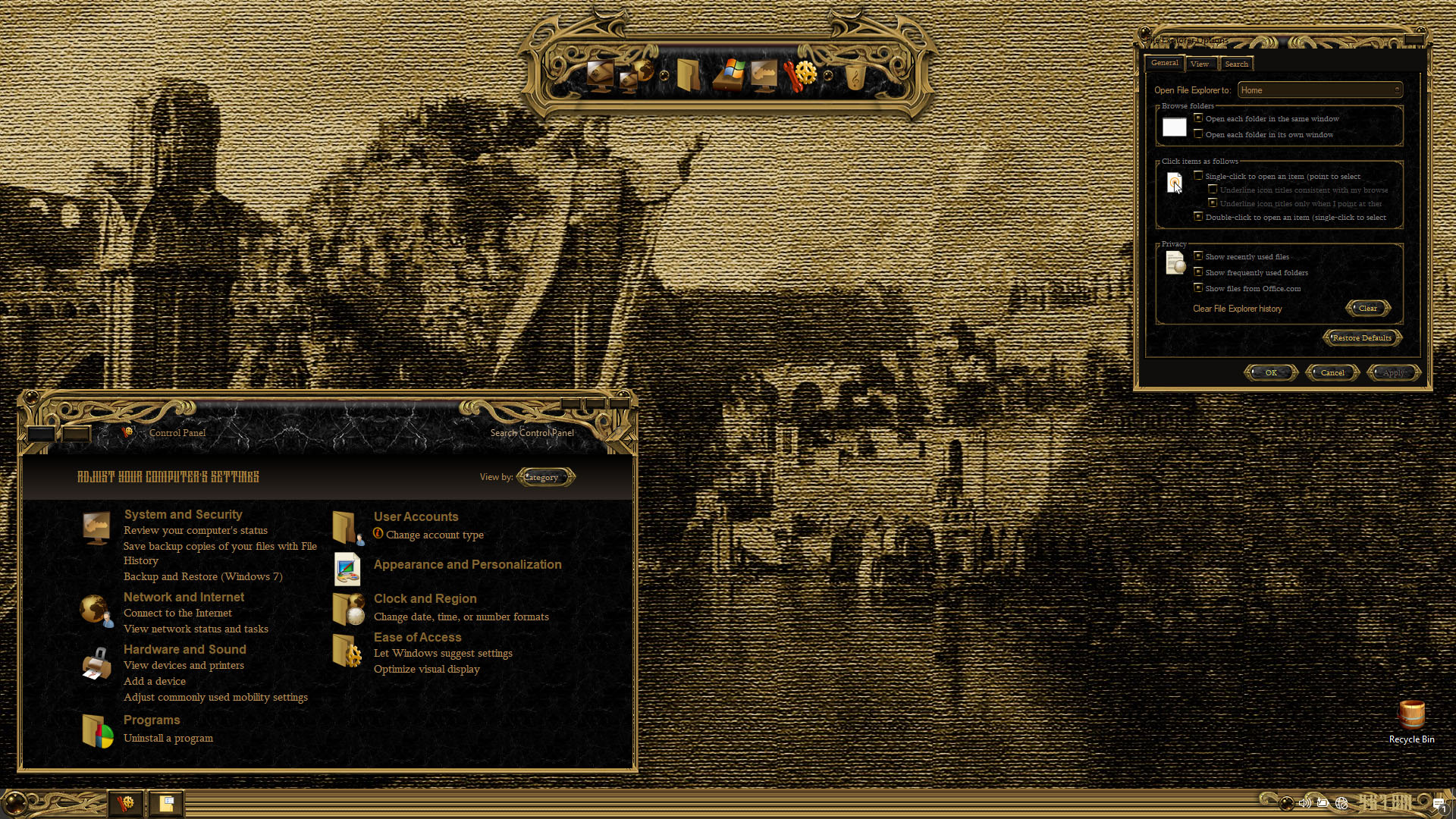Open Appearance and Personalization
The image size is (1456, 819).
pyautogui.click(x=467, y=564)
